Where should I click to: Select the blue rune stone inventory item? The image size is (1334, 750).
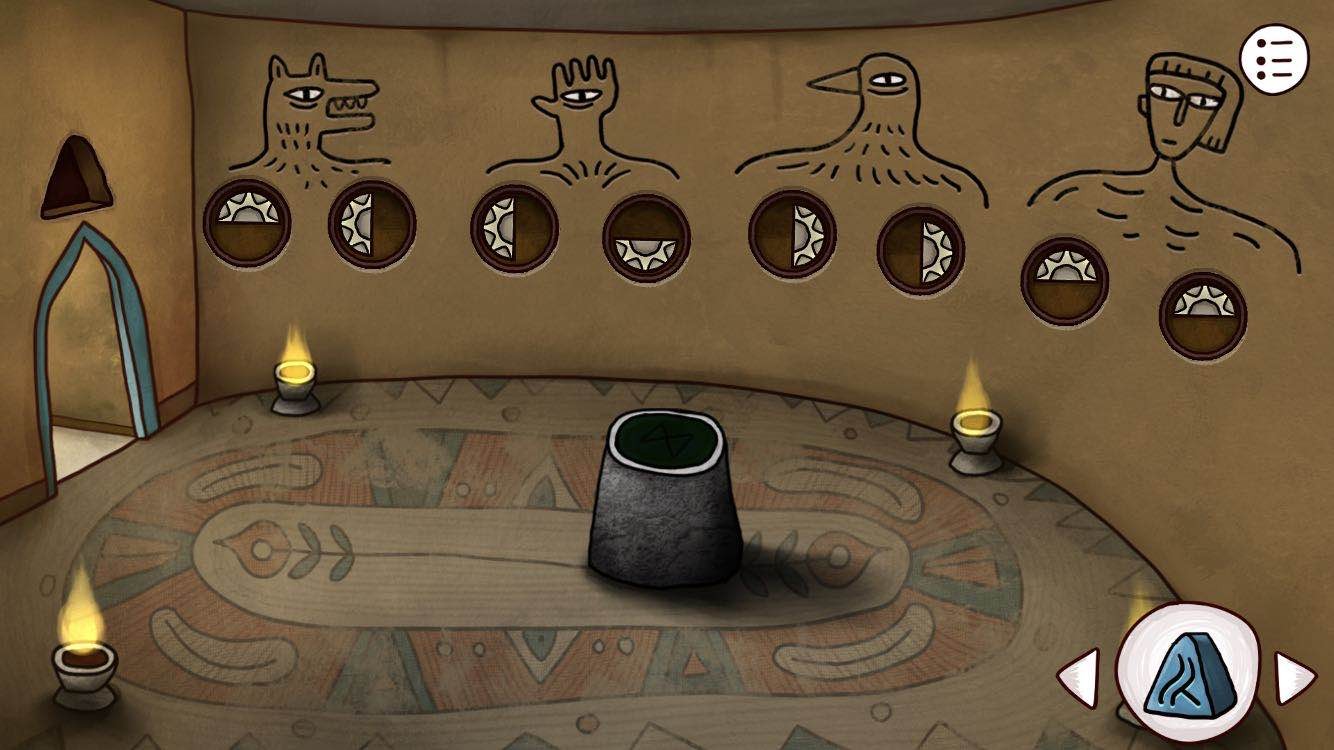(x=1186, y=673)
